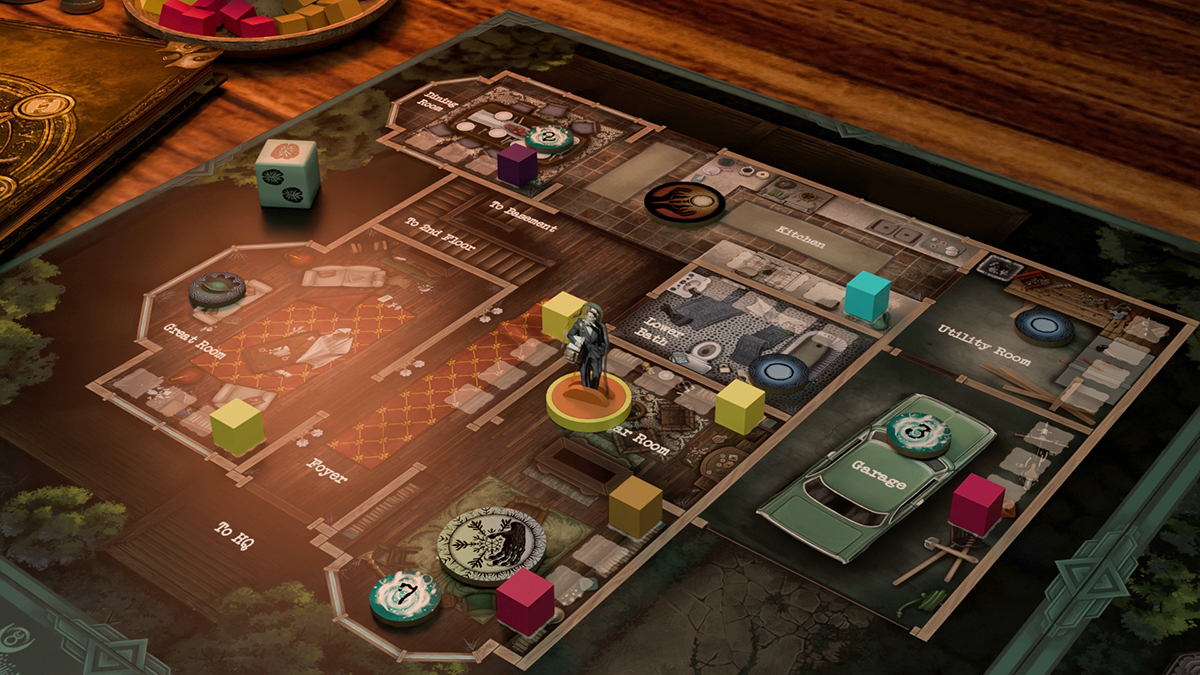Pick the purple cube in the Dining Room

pyautogui.click(x=517, y=165)
